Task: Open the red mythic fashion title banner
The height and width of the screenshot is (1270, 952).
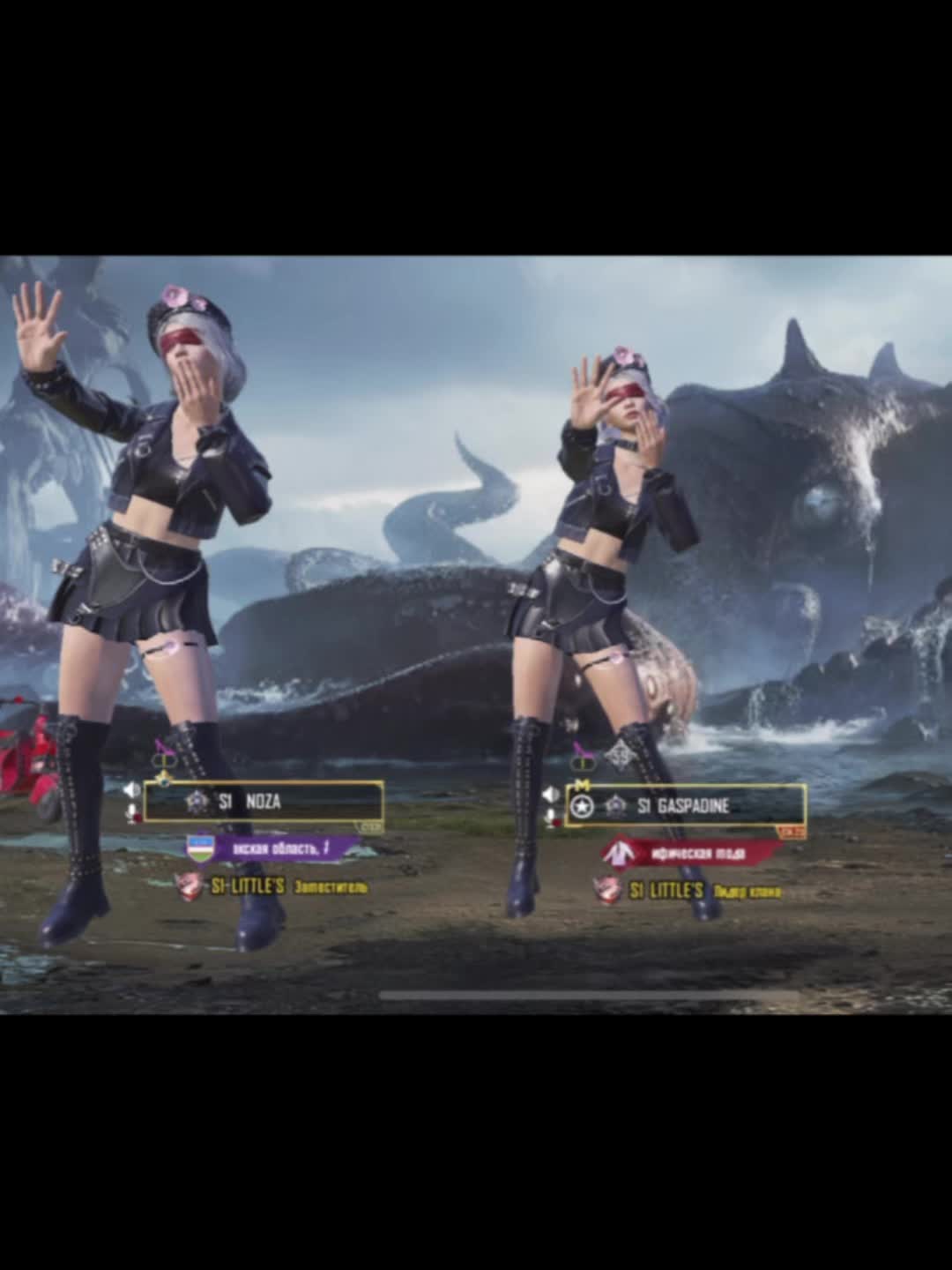Action: tap(692, 853)
